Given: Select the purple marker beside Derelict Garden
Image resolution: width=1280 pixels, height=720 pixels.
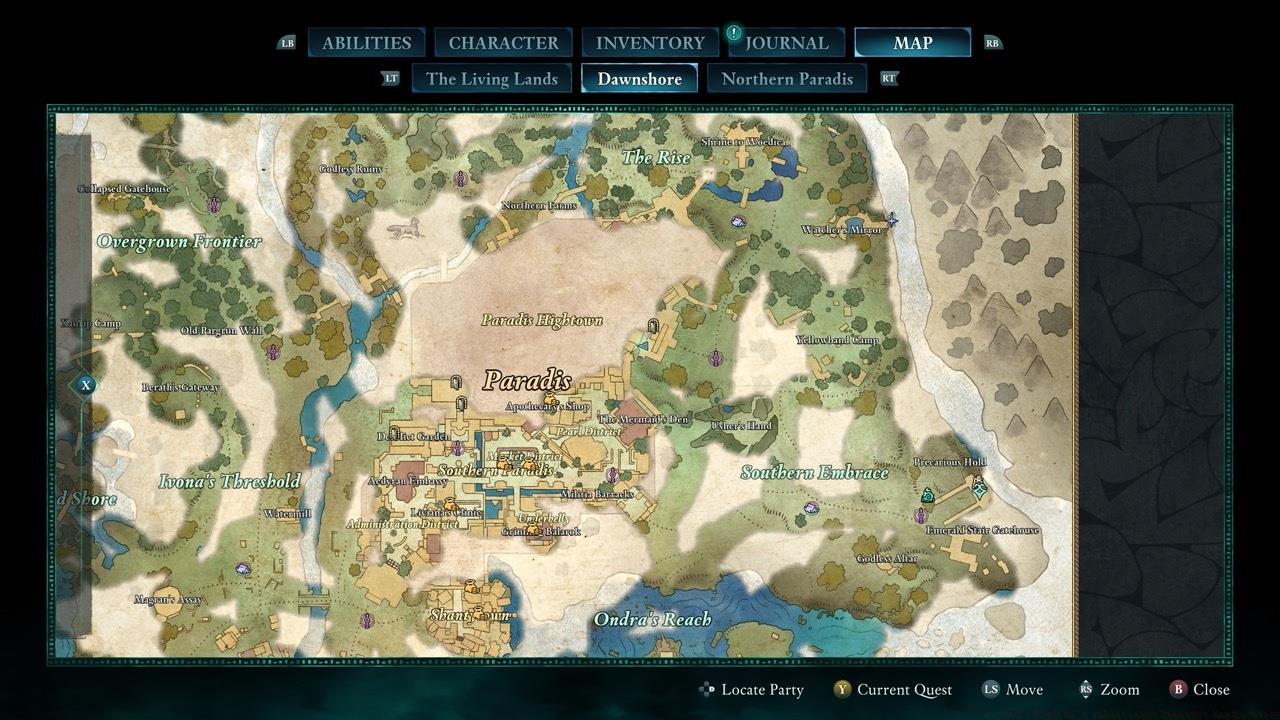Looking at the screenshot, I should click(457, 446).
